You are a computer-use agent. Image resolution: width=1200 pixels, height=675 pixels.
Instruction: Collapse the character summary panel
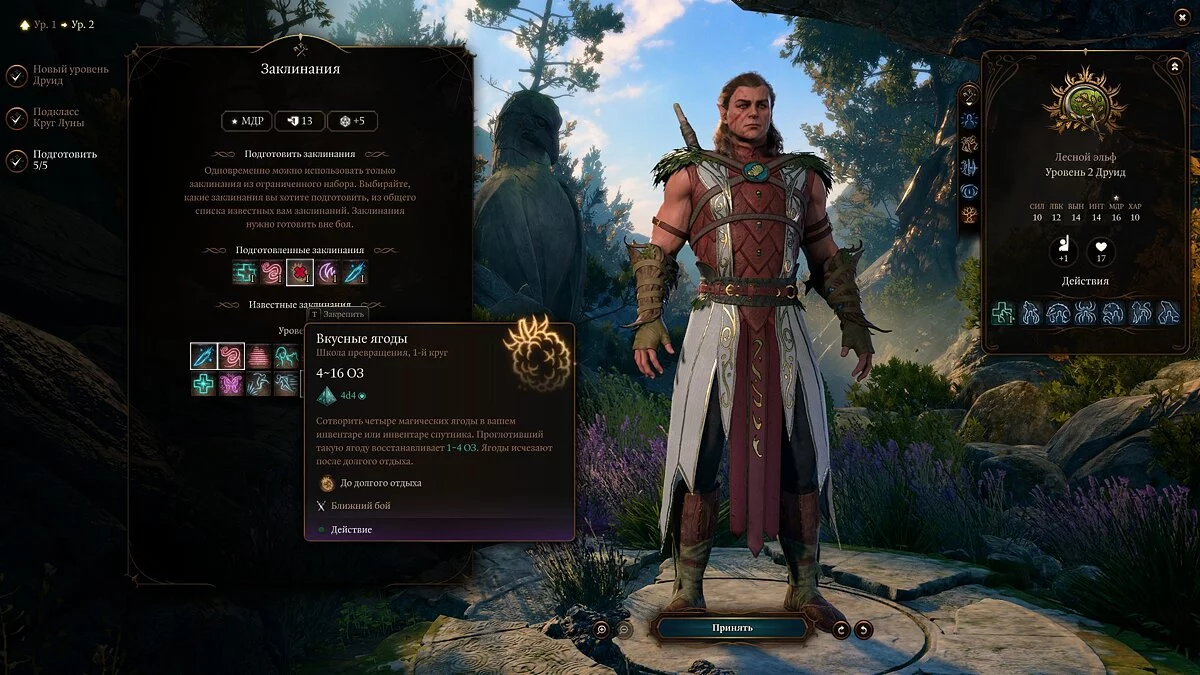pyautogui.click(x=1174, y=66)
